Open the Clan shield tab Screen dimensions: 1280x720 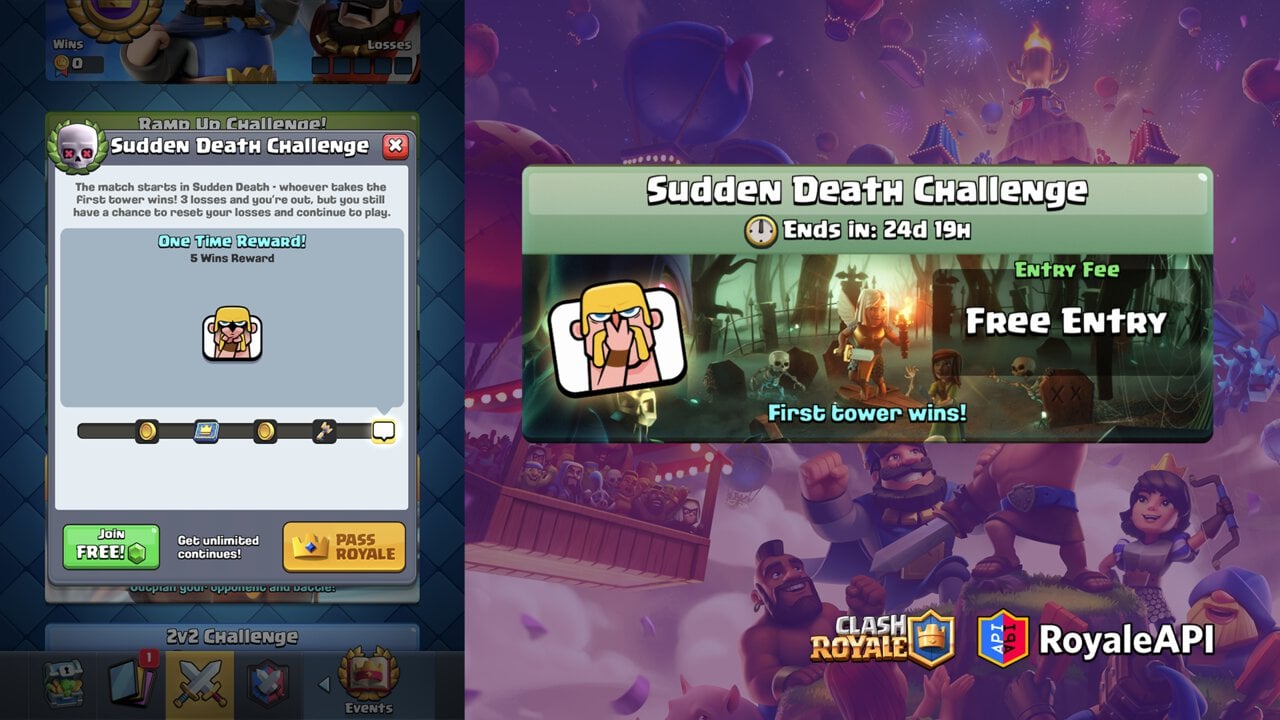(x=268, y=684)
